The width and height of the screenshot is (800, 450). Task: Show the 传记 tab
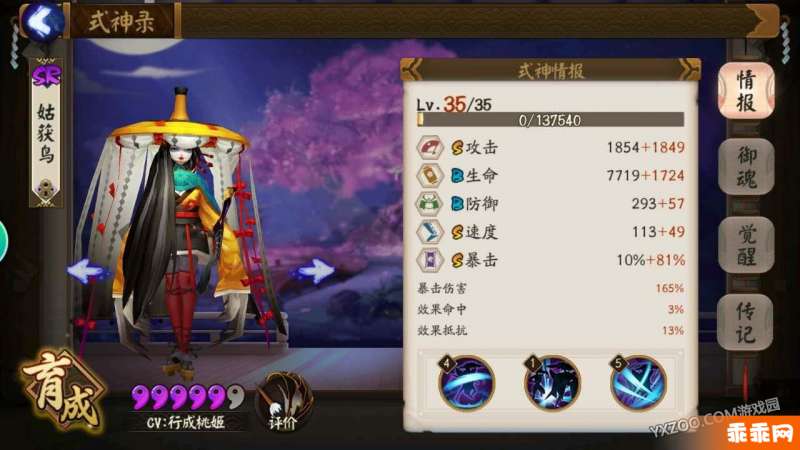coord(746,321)
